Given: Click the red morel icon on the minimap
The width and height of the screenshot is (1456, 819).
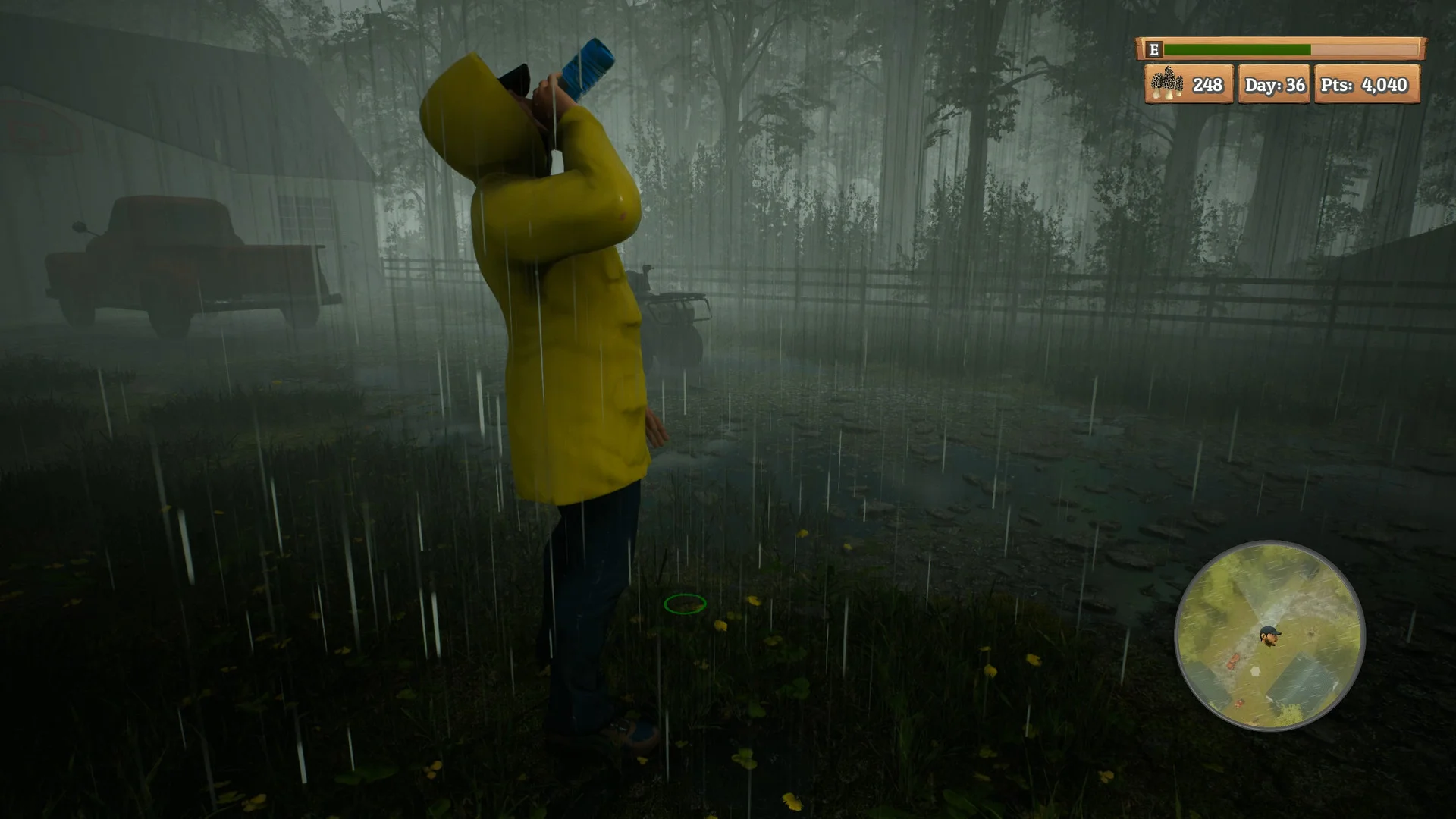Looking at the screenshot, I should coord(1239,704).
